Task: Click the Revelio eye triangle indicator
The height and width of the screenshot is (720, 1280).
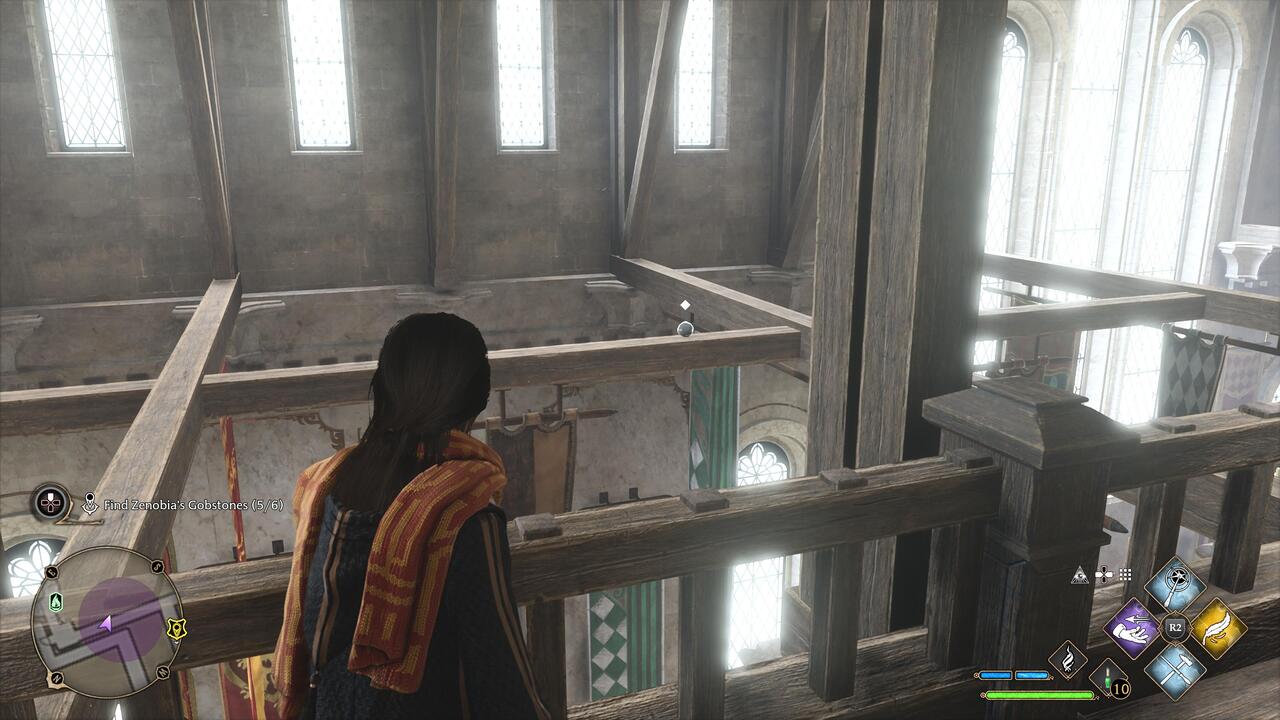Action: pyautogui.click(x=1080, y=575)
